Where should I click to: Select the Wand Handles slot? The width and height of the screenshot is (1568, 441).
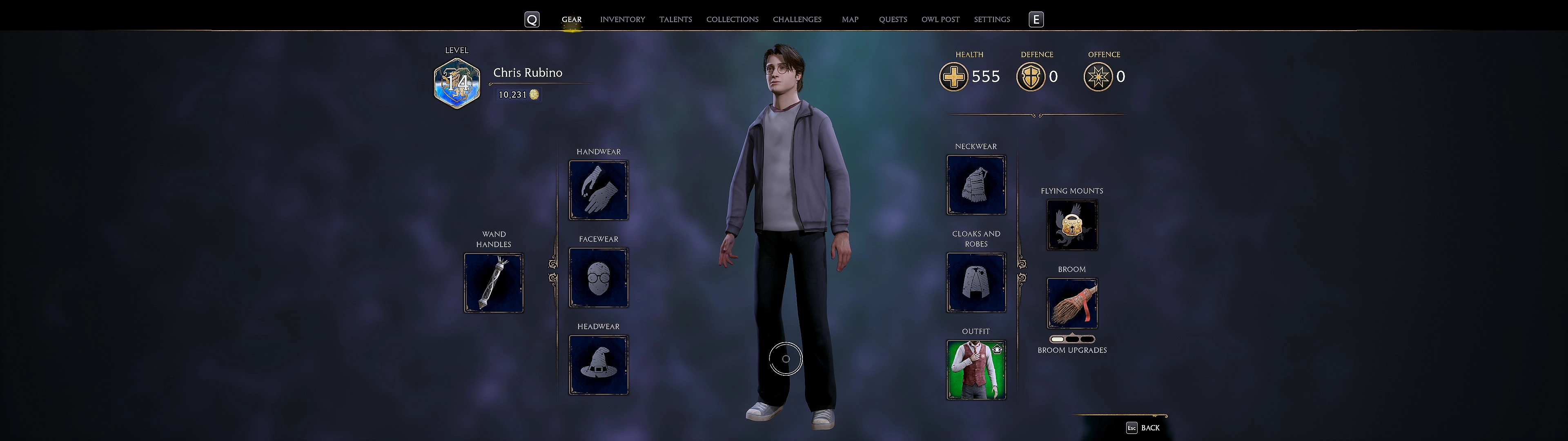(494, 283)
